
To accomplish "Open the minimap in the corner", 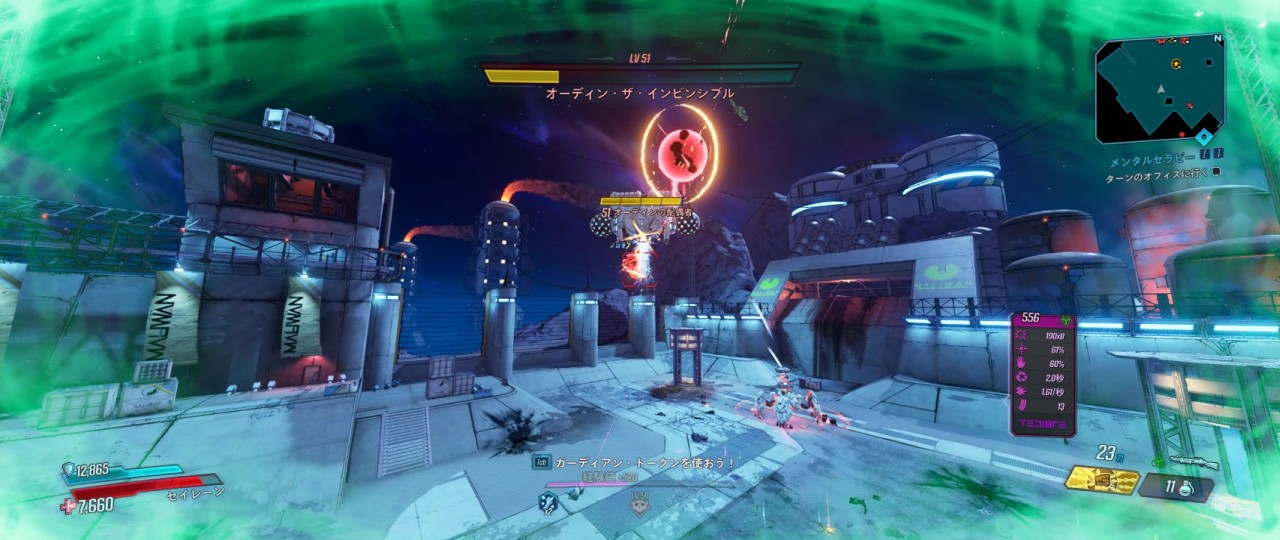I will pos(1160,89).
